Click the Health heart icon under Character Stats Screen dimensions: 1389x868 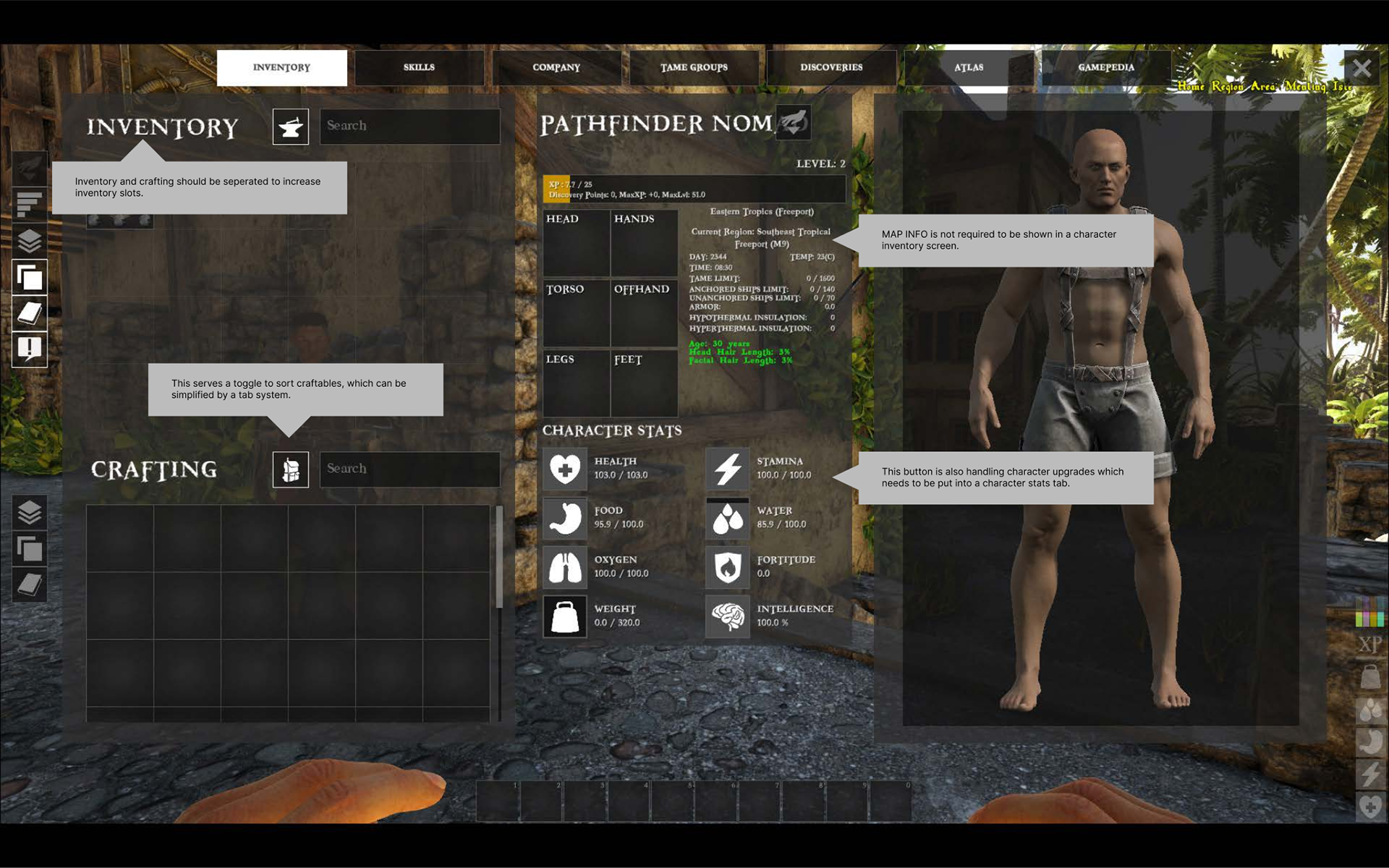click(x=564, y=468)
